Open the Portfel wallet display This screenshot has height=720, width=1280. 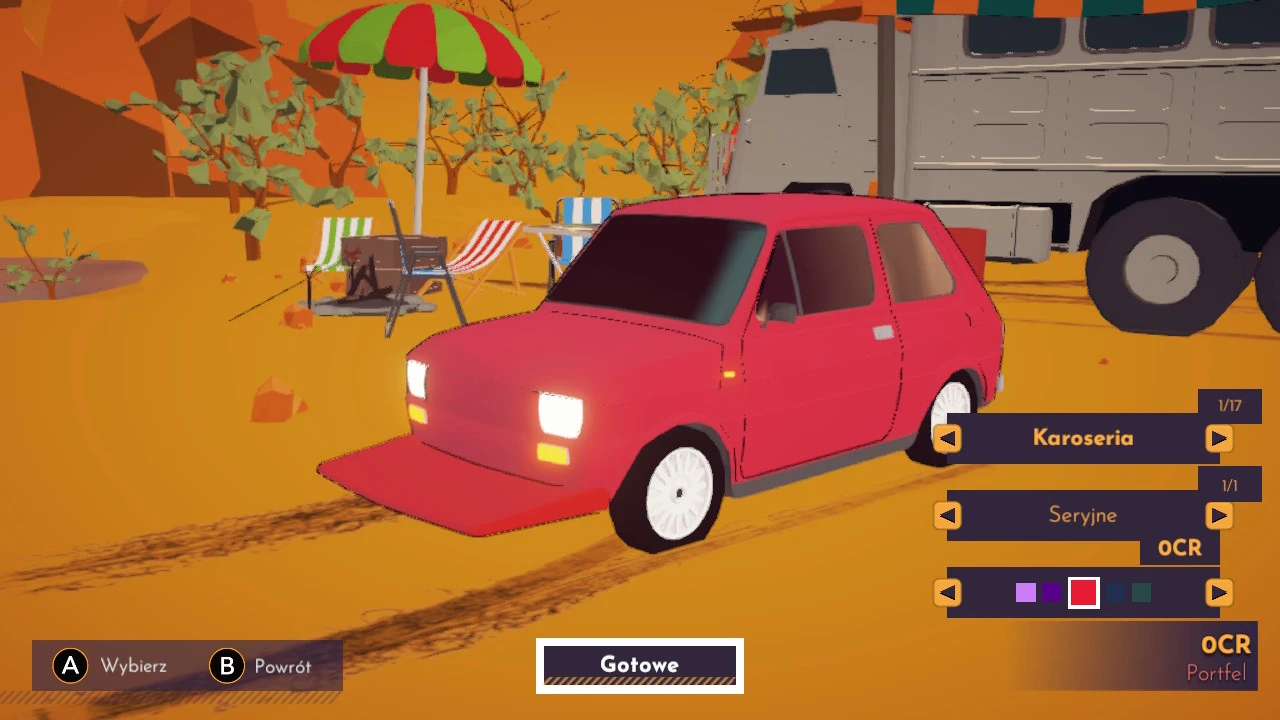click(1217, 673)
